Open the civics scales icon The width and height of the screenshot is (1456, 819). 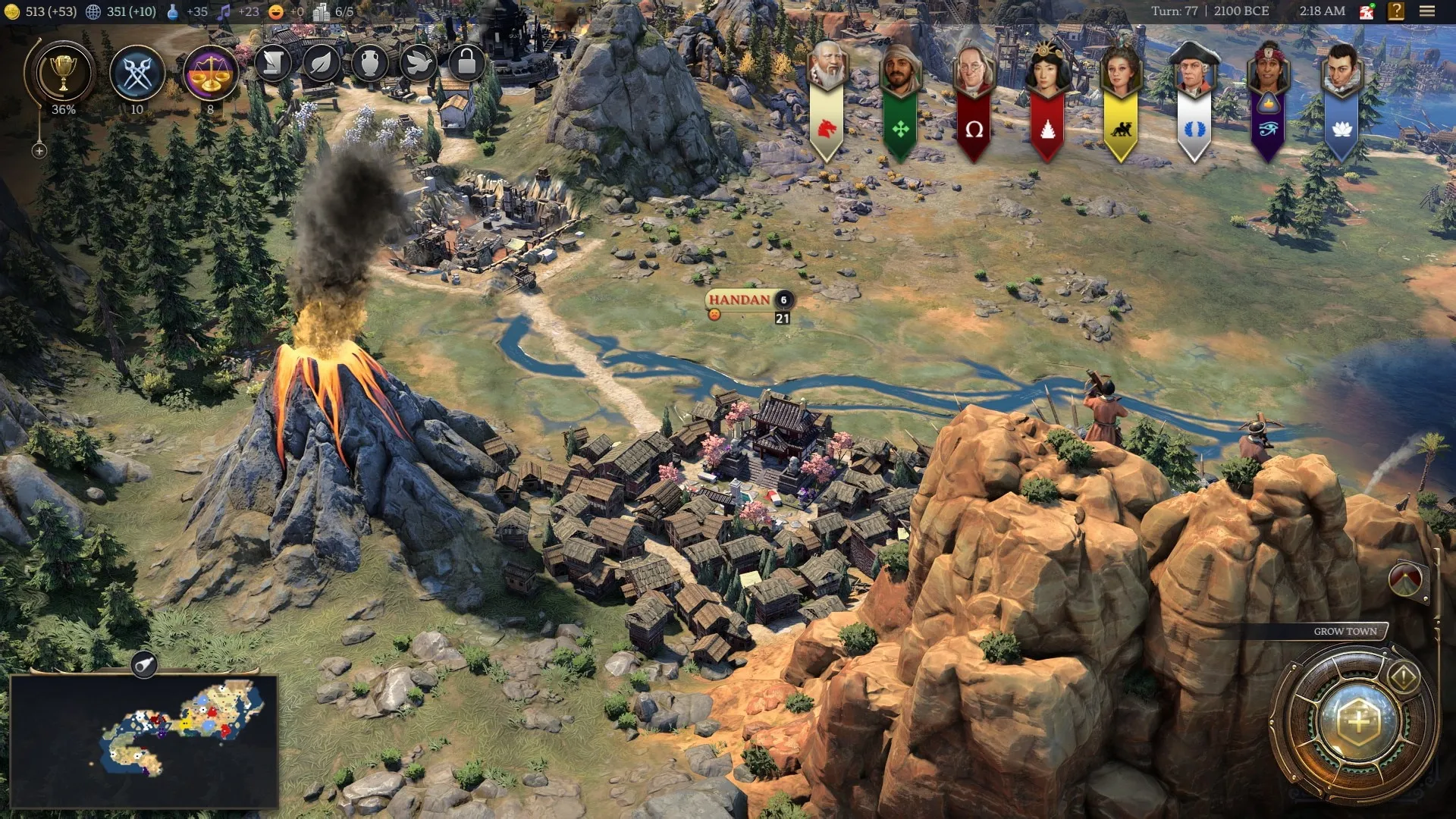[210, 74]
